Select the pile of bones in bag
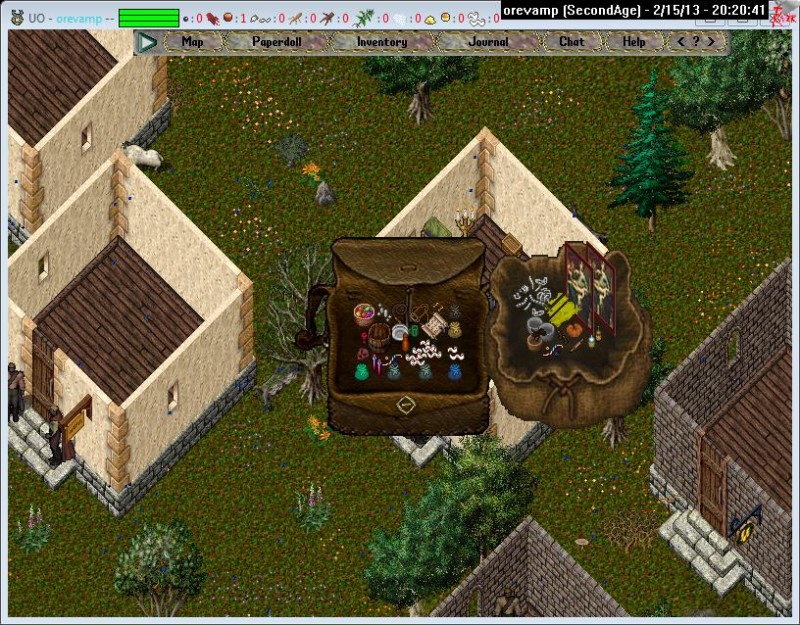This screenshot has width=800, height=625. click(530, 294)
